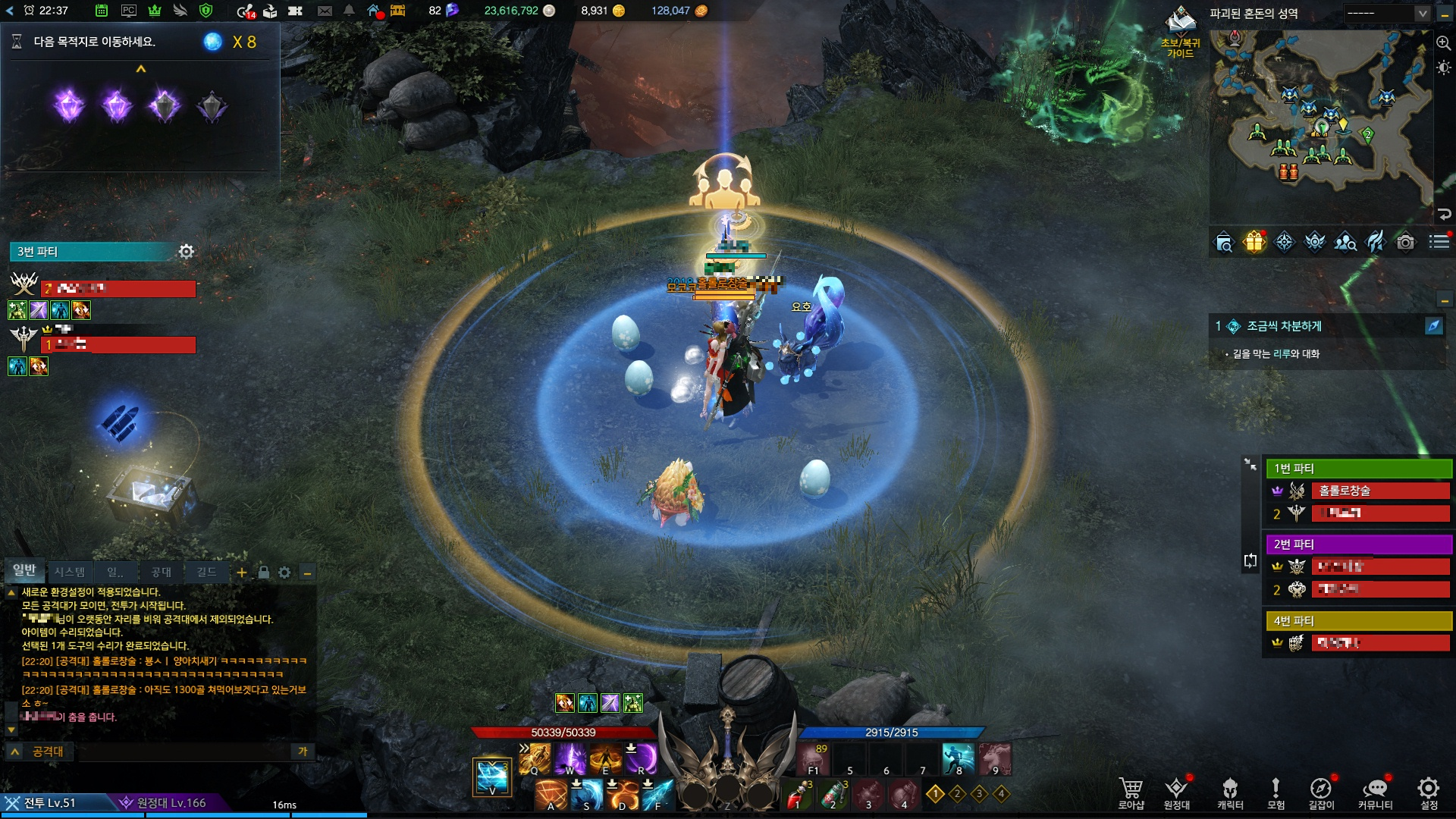The image size is (1456, 819).
Task: Switch to the 길드 chat tab
Action: click(206, 572)
